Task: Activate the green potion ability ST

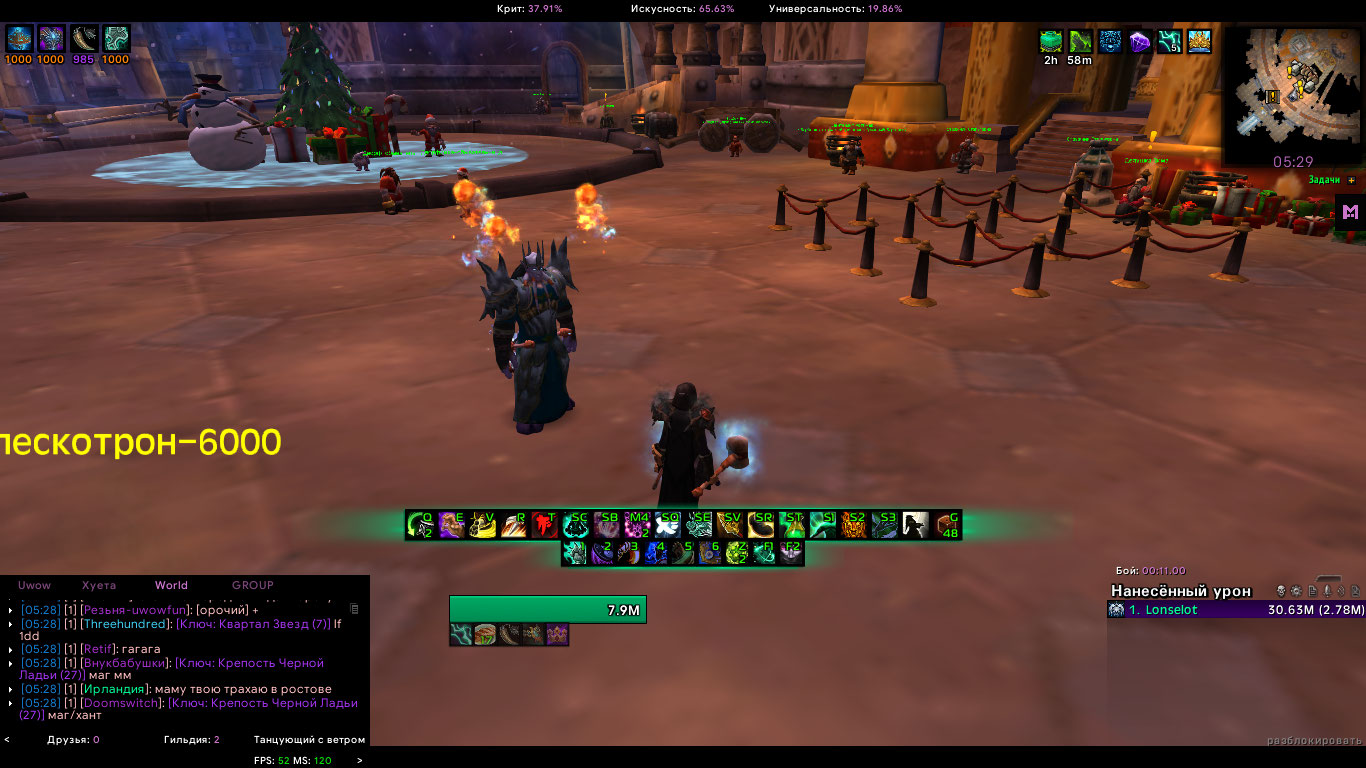Action: pyautogui.click(x=792, y=525)
